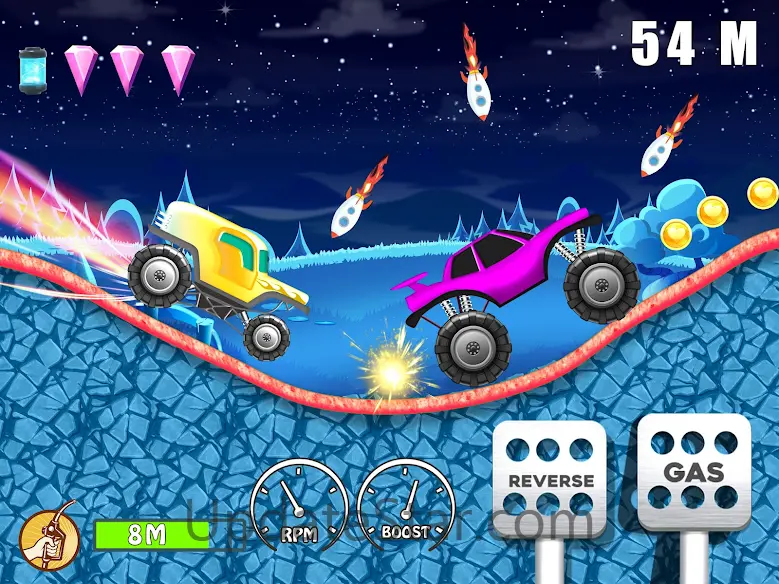Step on the GAS pedal
The image size is (779, 584).
pos(693,471)
